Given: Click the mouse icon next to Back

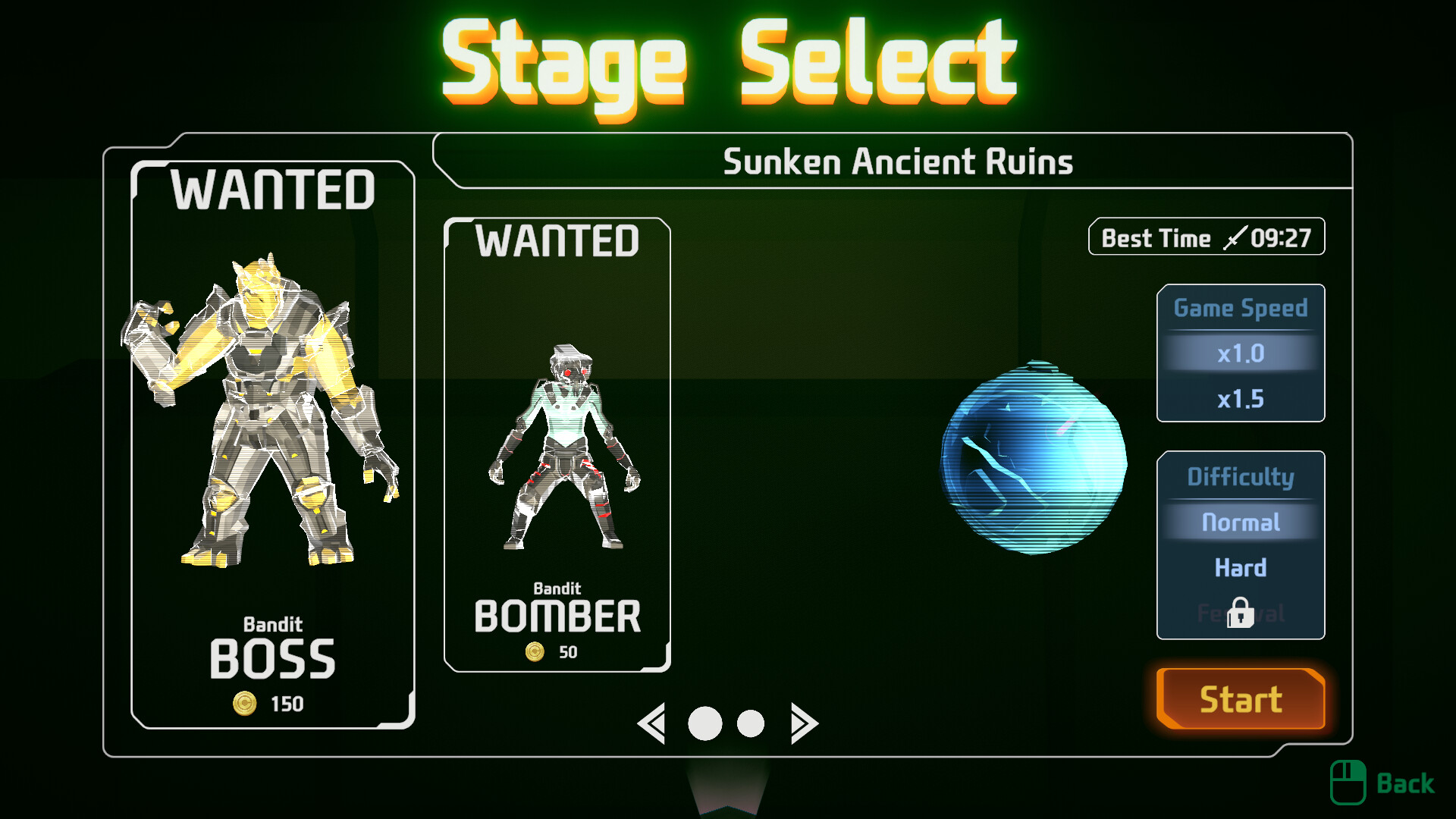Looking at the screenshot, I should (1348, 781).
